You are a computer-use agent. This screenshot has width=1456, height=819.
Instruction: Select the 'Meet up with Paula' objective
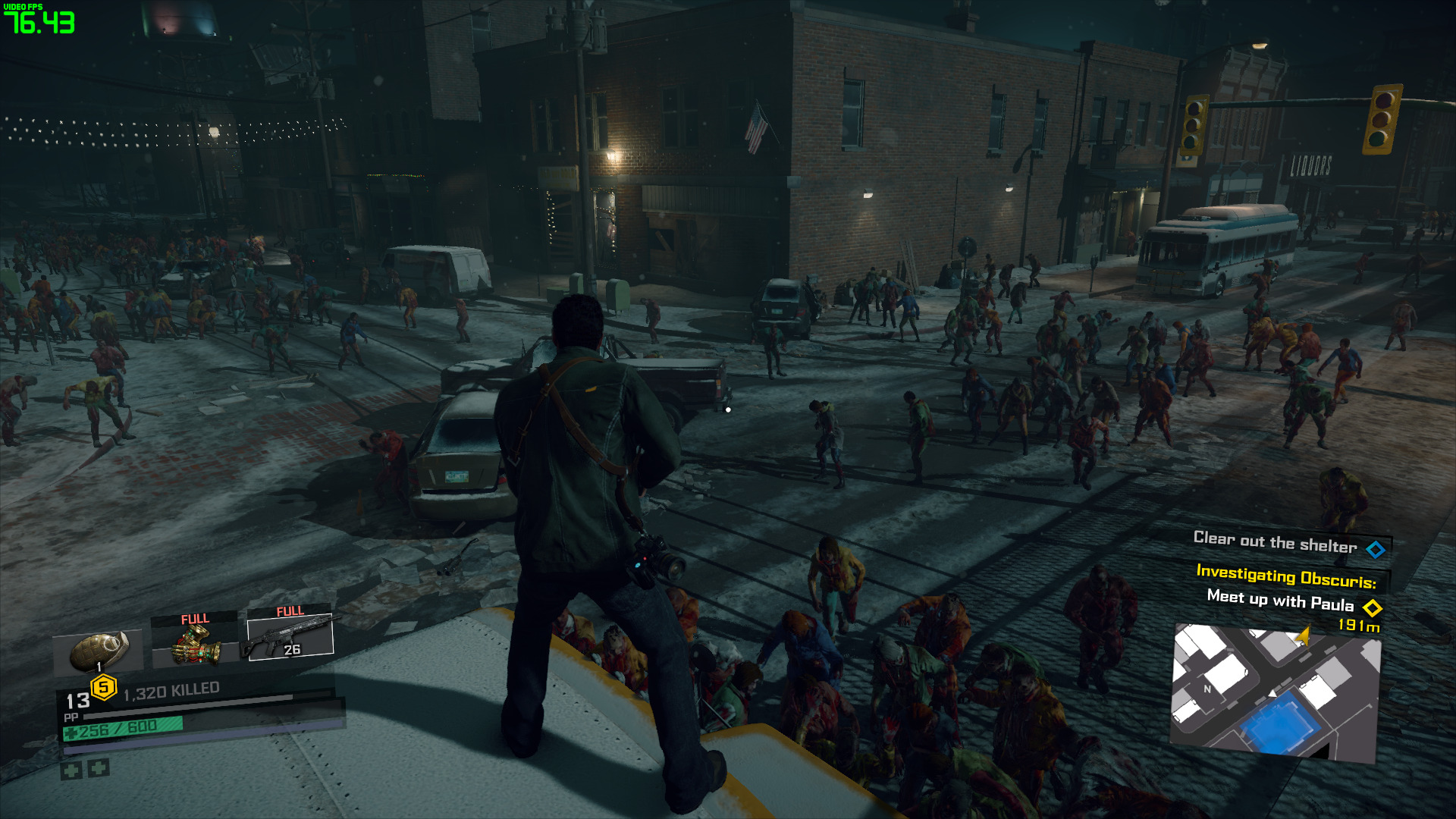(x=1280, y=602)
